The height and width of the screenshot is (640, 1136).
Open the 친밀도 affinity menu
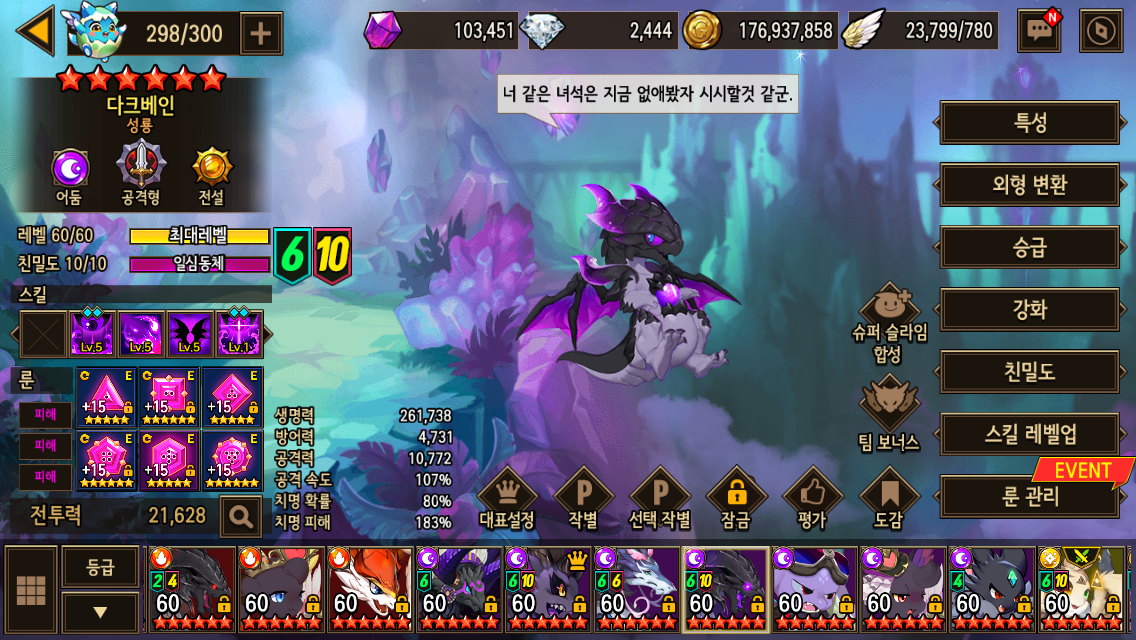(1029, 372)
